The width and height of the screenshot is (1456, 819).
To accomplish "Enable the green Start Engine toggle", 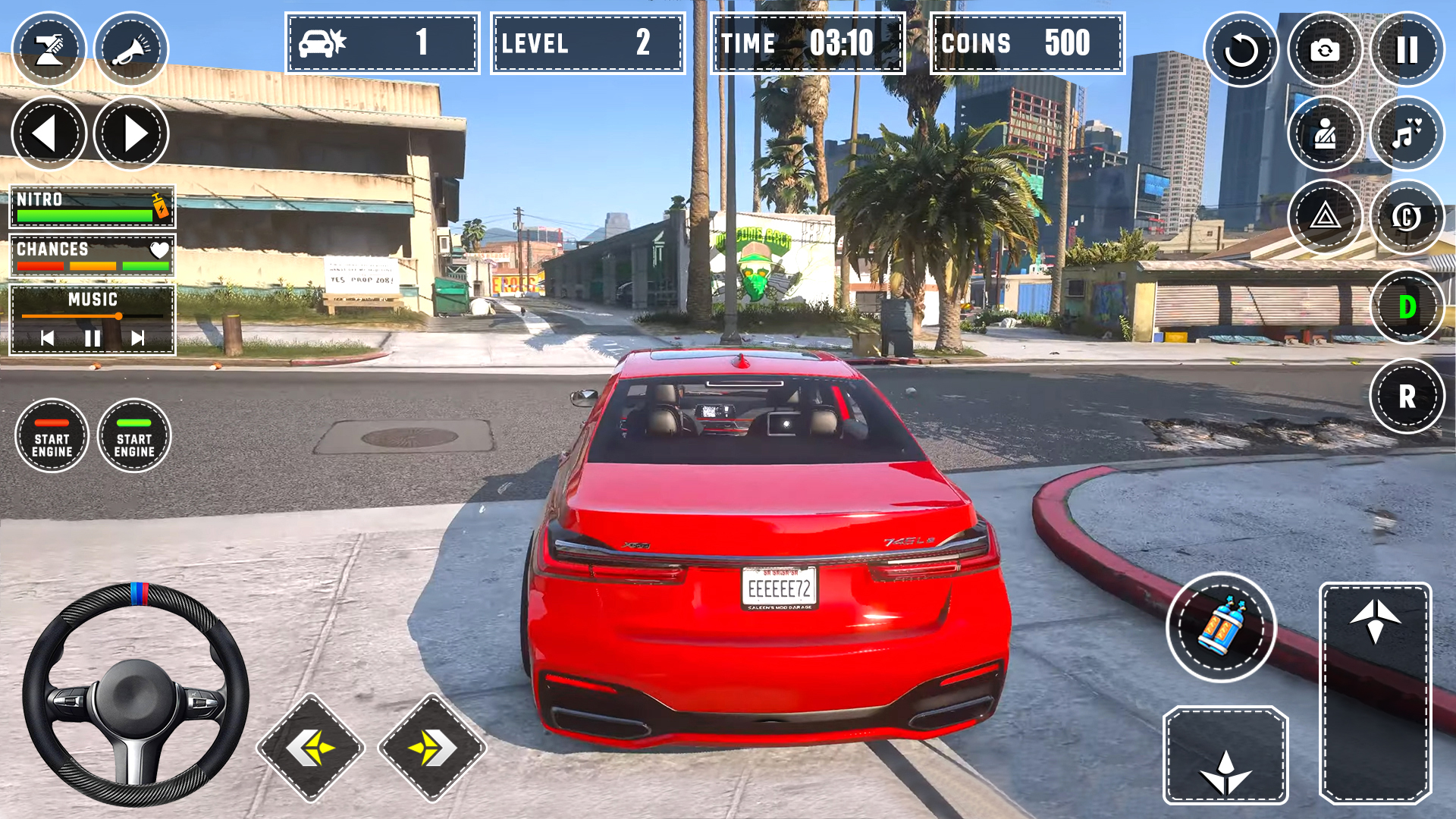I will 134,436.
